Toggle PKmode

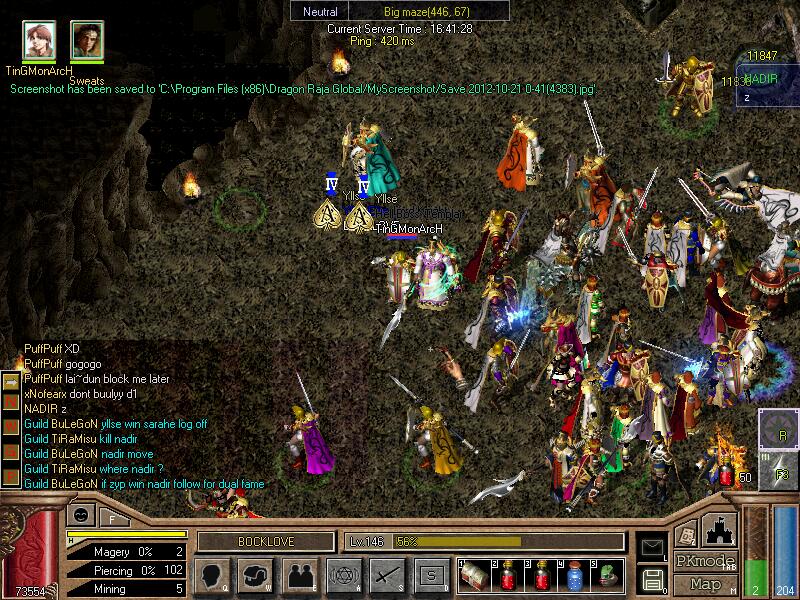click(x=705, y=561)
